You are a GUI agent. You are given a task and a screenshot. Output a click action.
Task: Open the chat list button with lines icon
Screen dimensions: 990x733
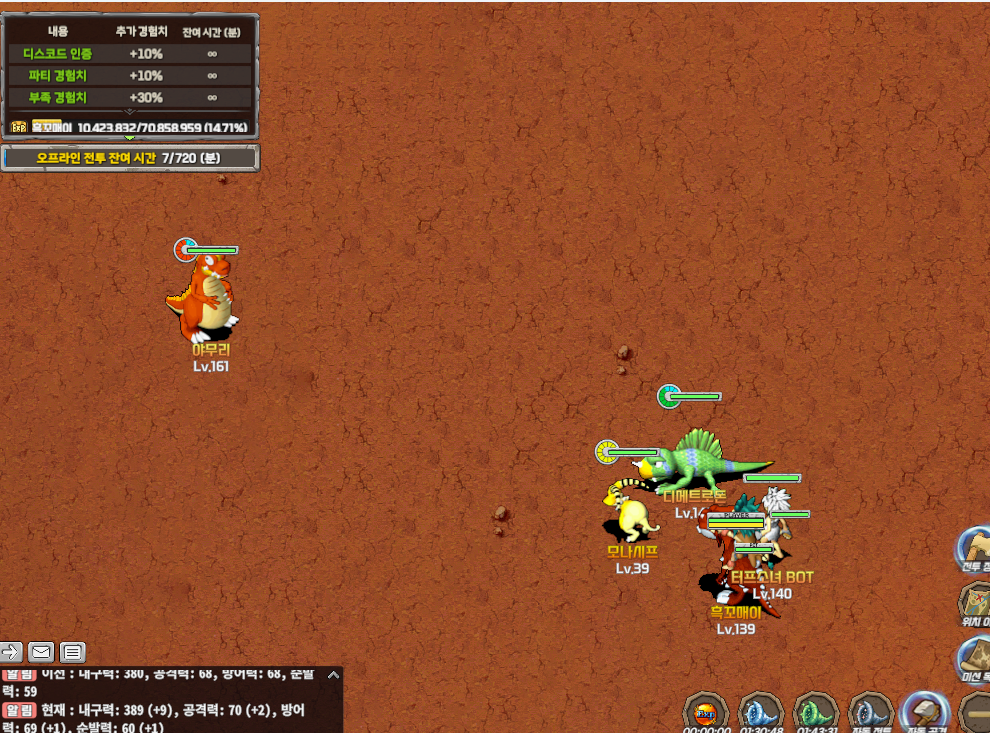72,652
